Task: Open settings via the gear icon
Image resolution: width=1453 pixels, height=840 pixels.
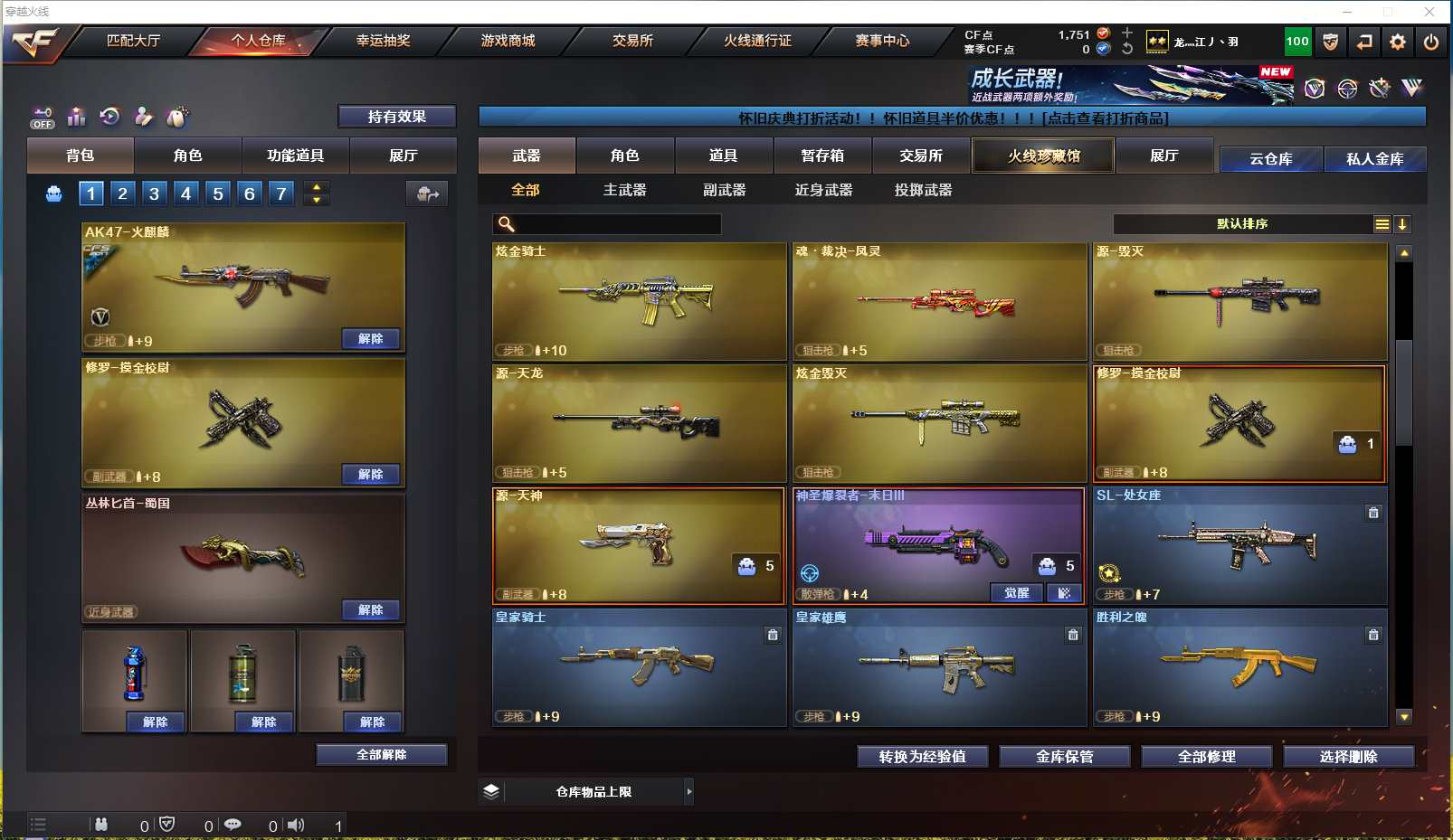Action: (1397, 42)
